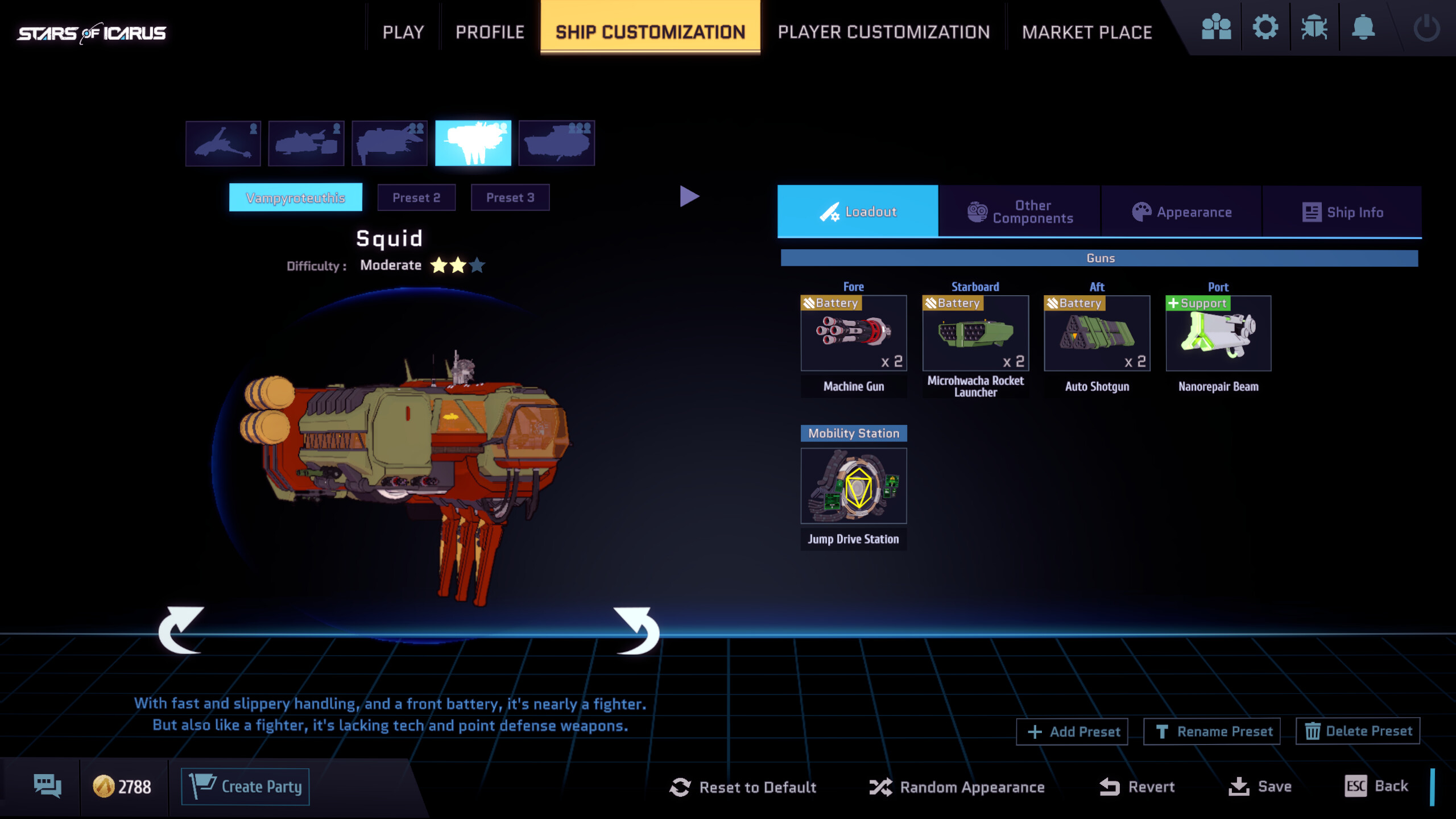
Task: Open the chat icon at bottom left
Action: 48,785
